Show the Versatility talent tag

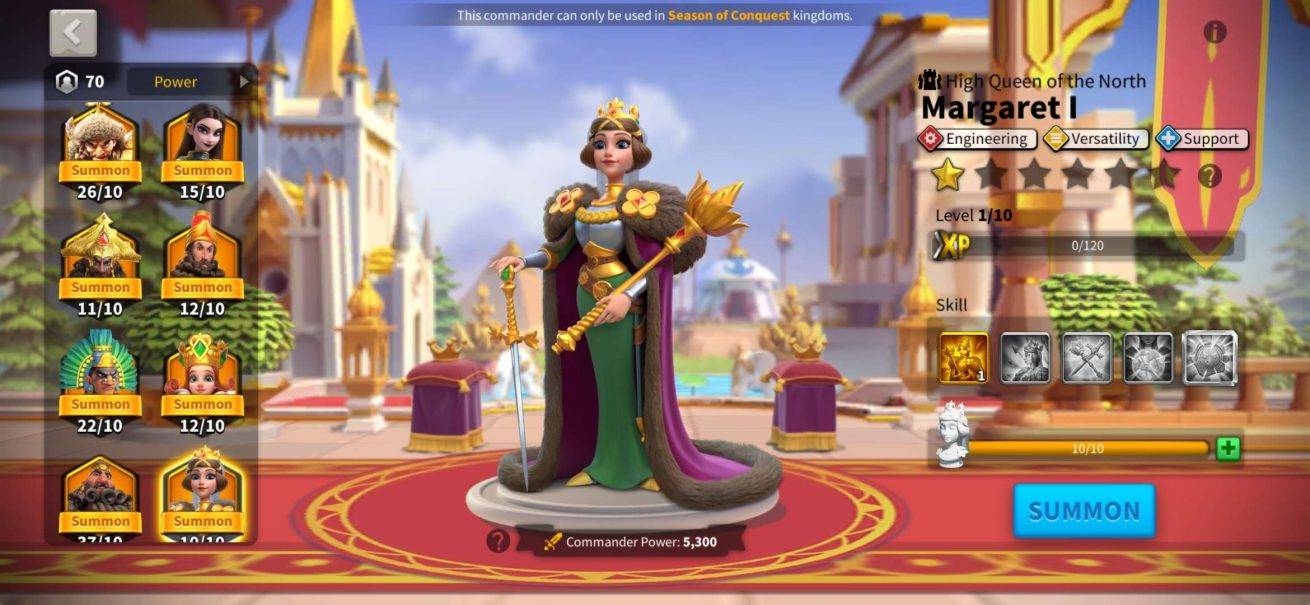[x=1095, y=139]
